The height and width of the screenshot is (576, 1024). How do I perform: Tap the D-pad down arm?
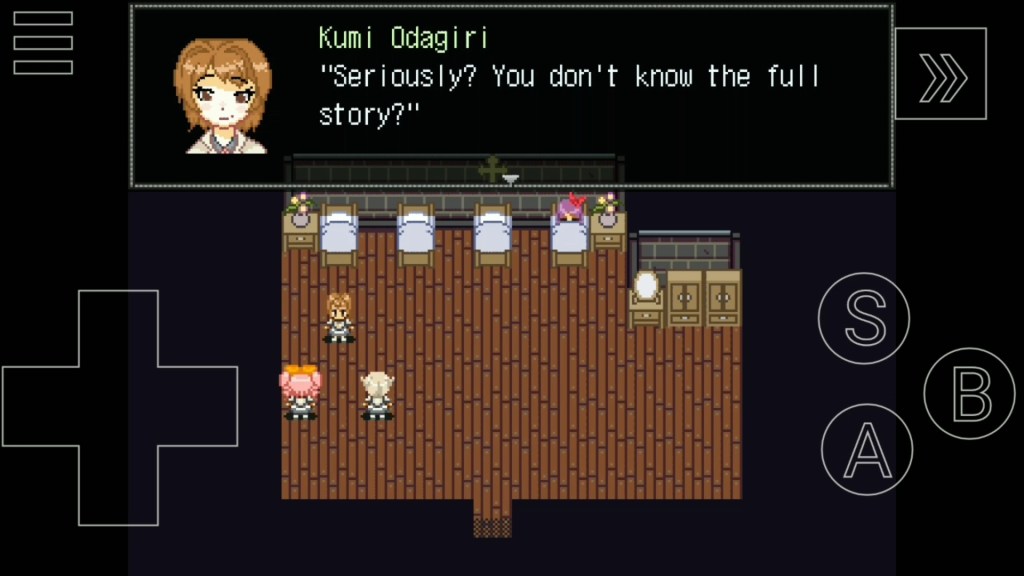pos(118,485)
